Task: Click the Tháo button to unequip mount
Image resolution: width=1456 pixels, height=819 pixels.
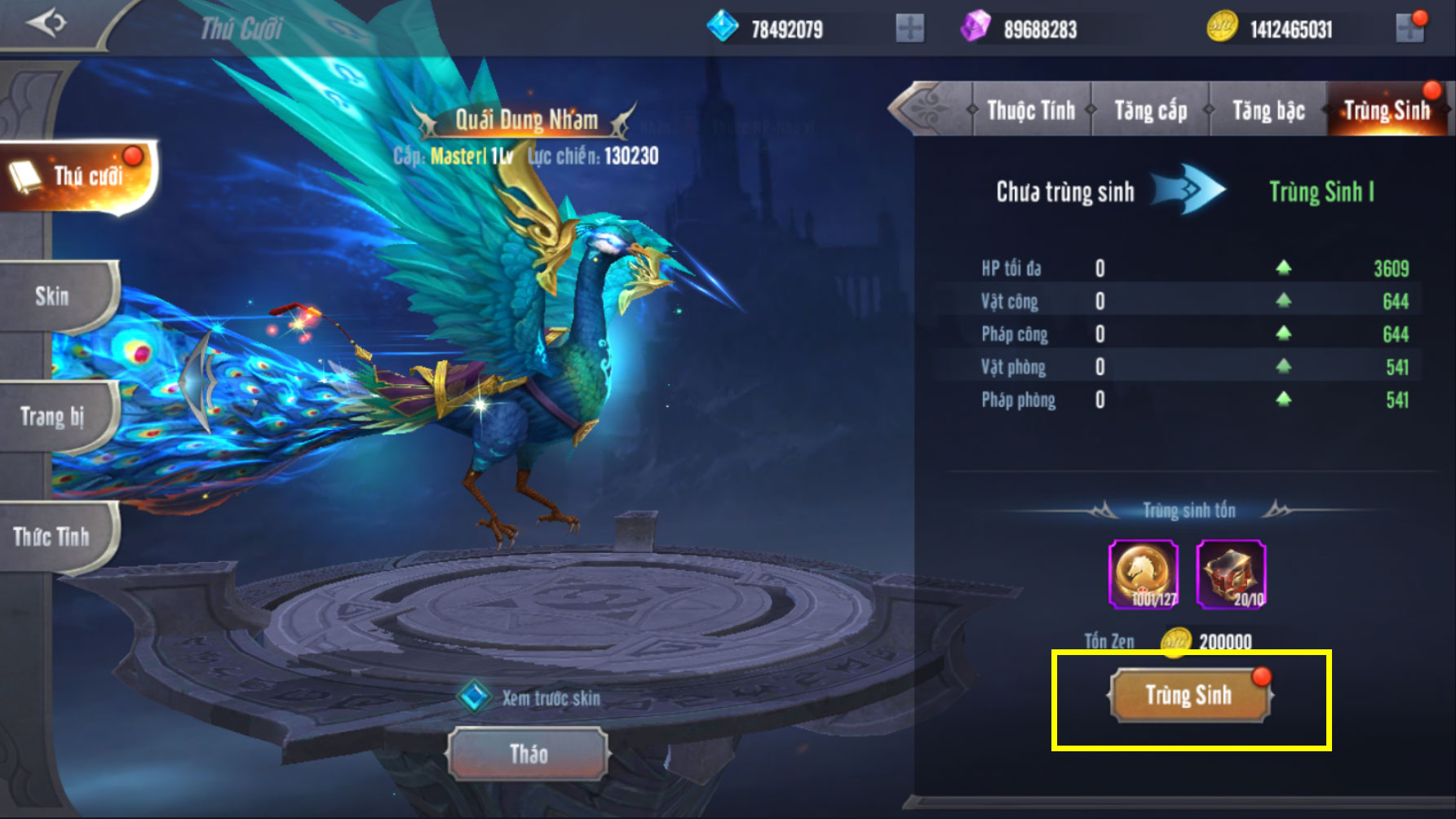Action: pyautogui.click(x=528, y=754)
